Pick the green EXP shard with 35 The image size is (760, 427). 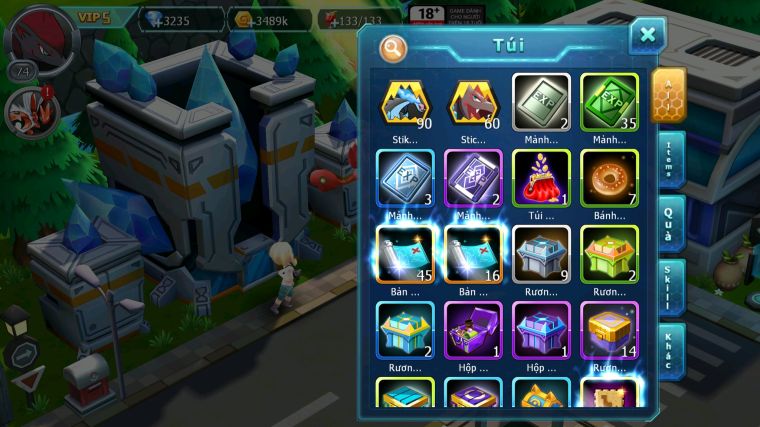click(609, 101)
